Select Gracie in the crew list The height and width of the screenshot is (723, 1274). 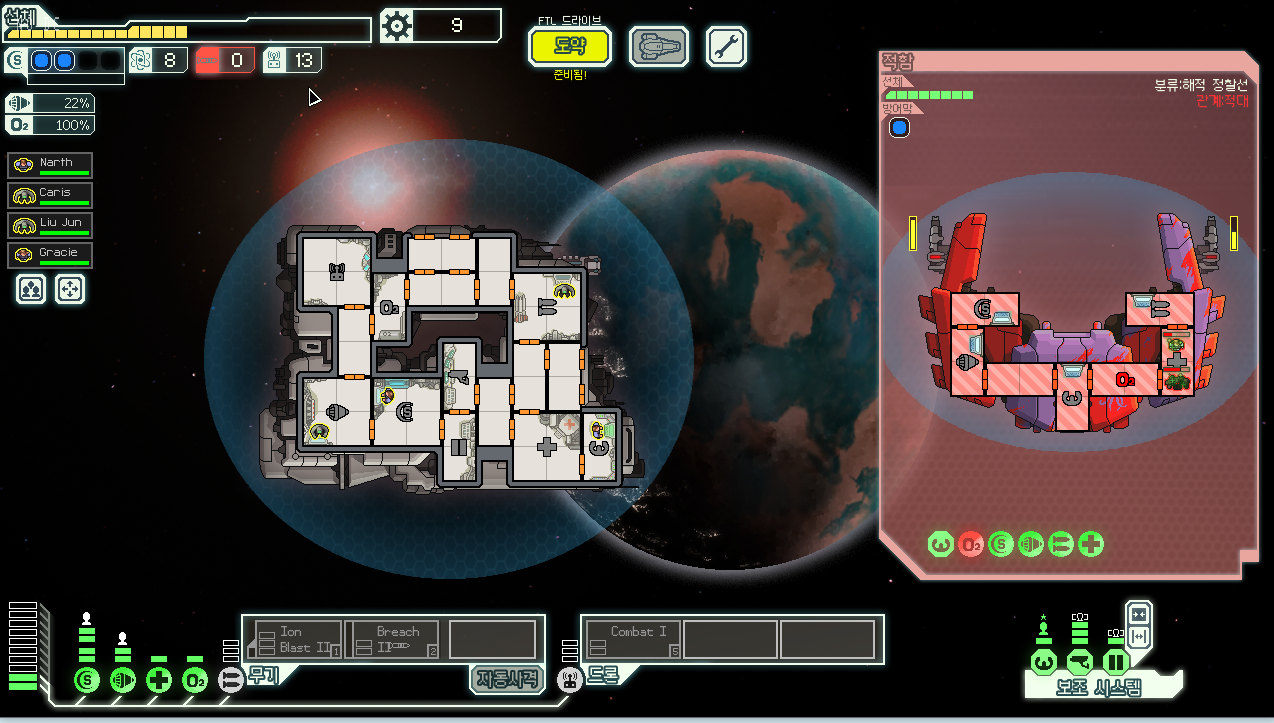pos(50,255)
